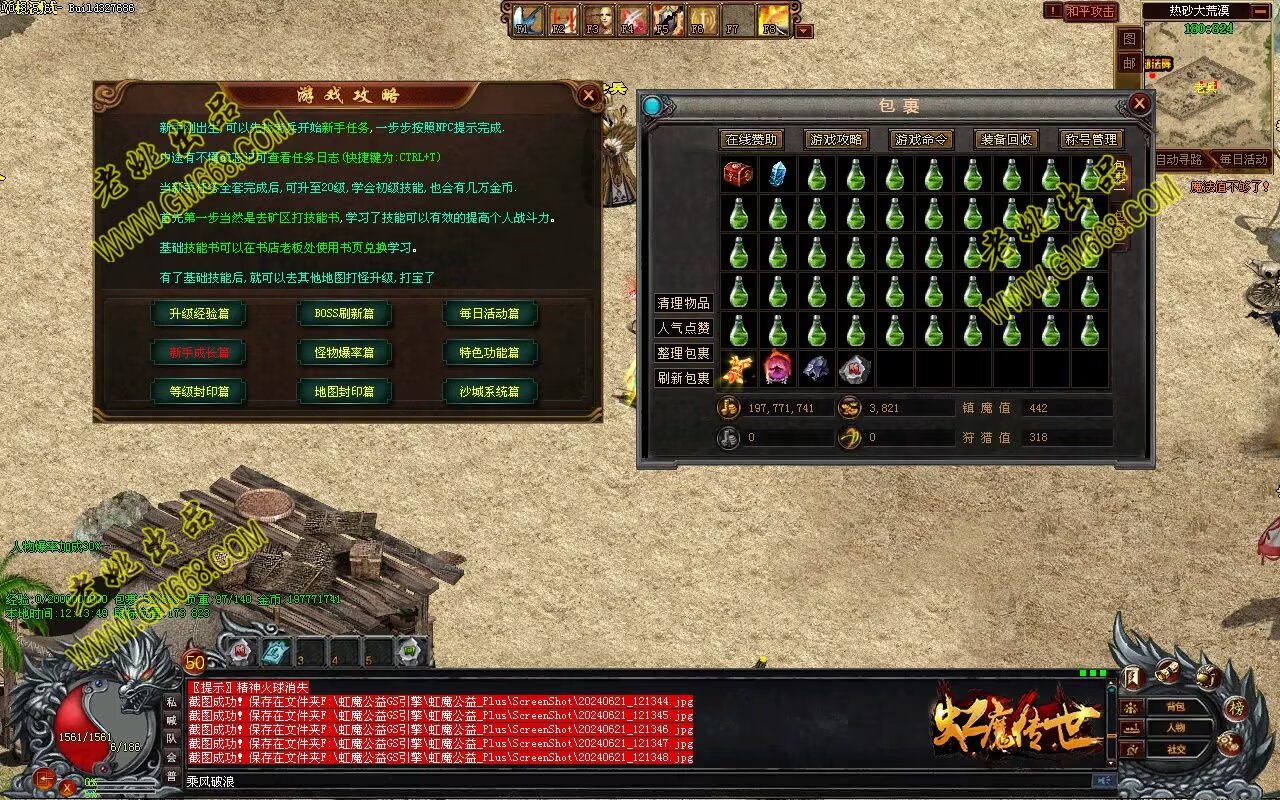Click the 在线赞助 button
Image resolution: width=1280 pixels, height=800 pixels.
tap(751, 140)
